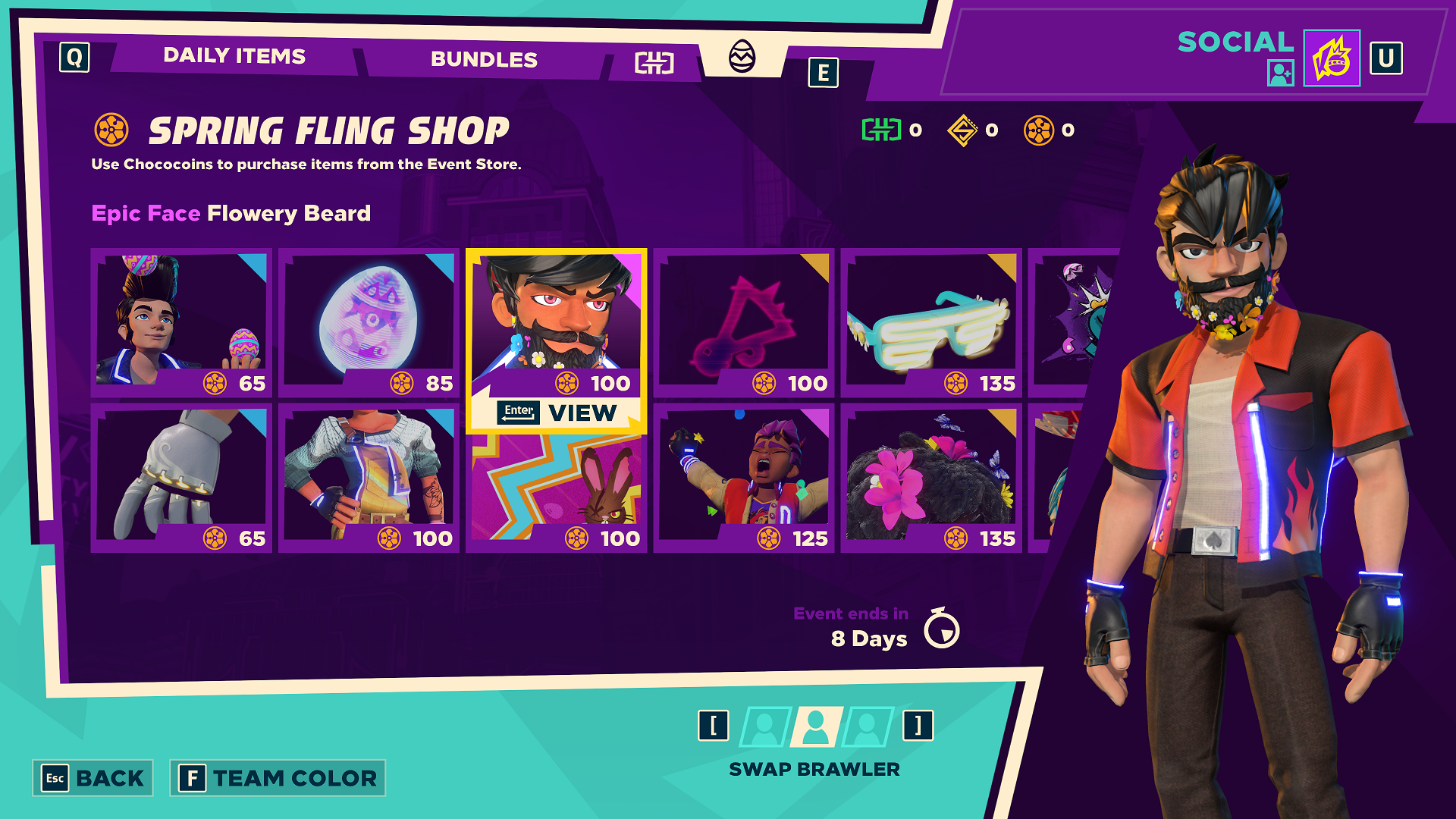
Task: Toggle the Team Color preview
Action: [278, 778]
